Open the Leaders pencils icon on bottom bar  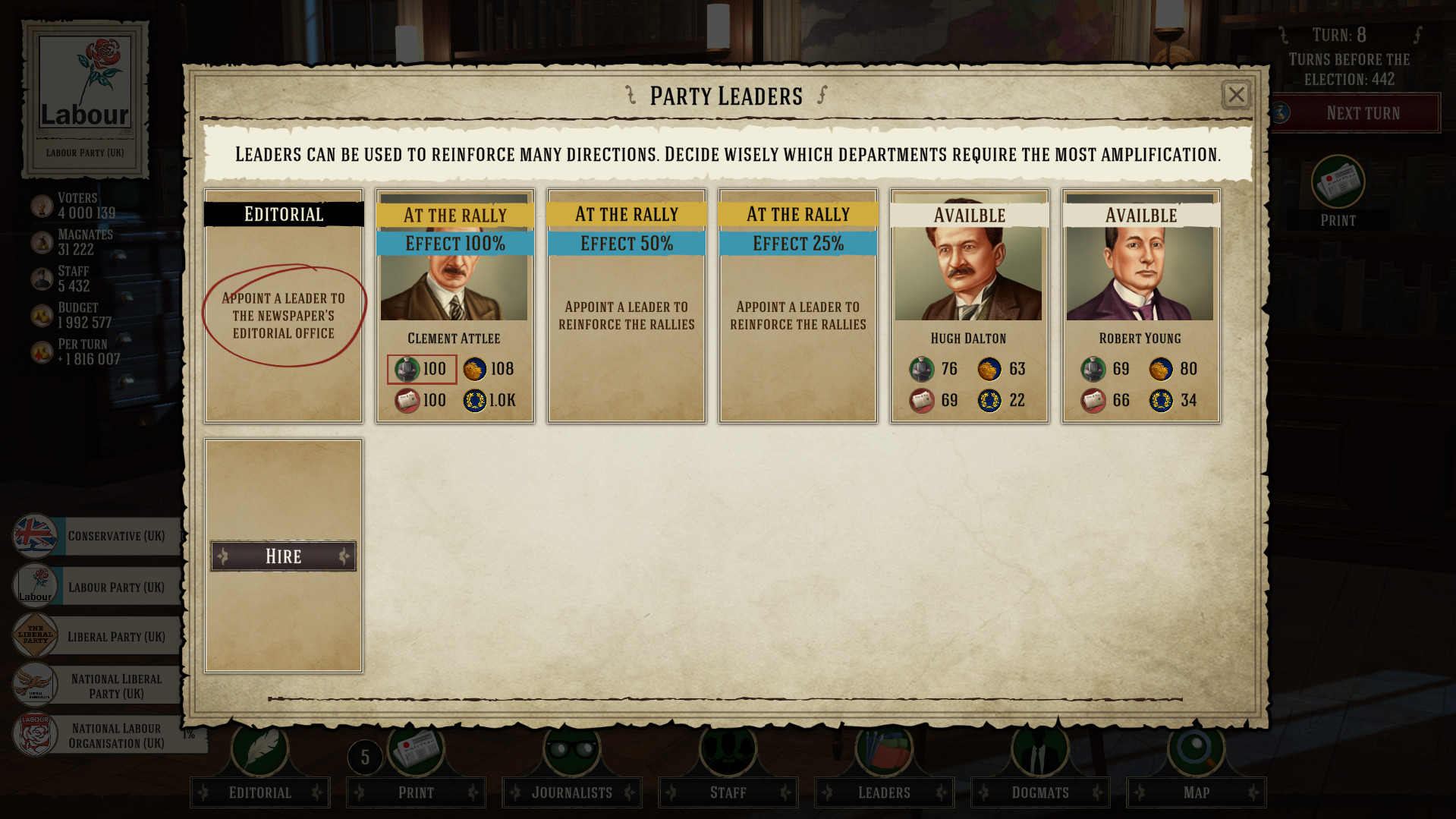(883, 750)
